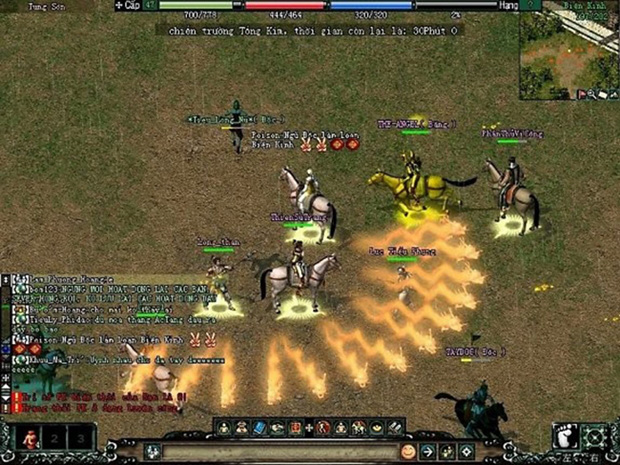Click the footprint icon in the corner
The height and width of the screenshot is (465, 620).
pyautogui.click(x=566, y=437)
